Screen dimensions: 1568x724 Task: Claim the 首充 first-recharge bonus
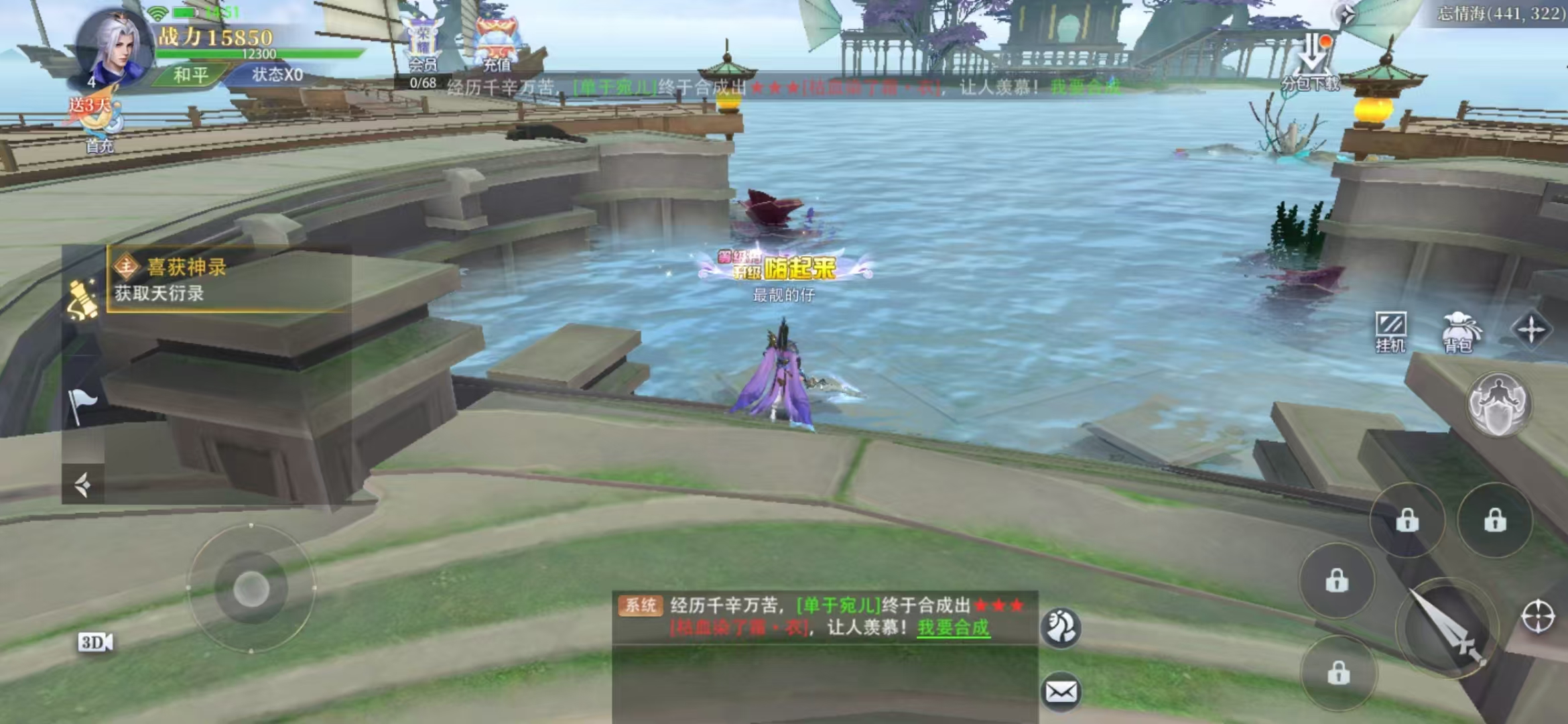click(x=97, y=124)
